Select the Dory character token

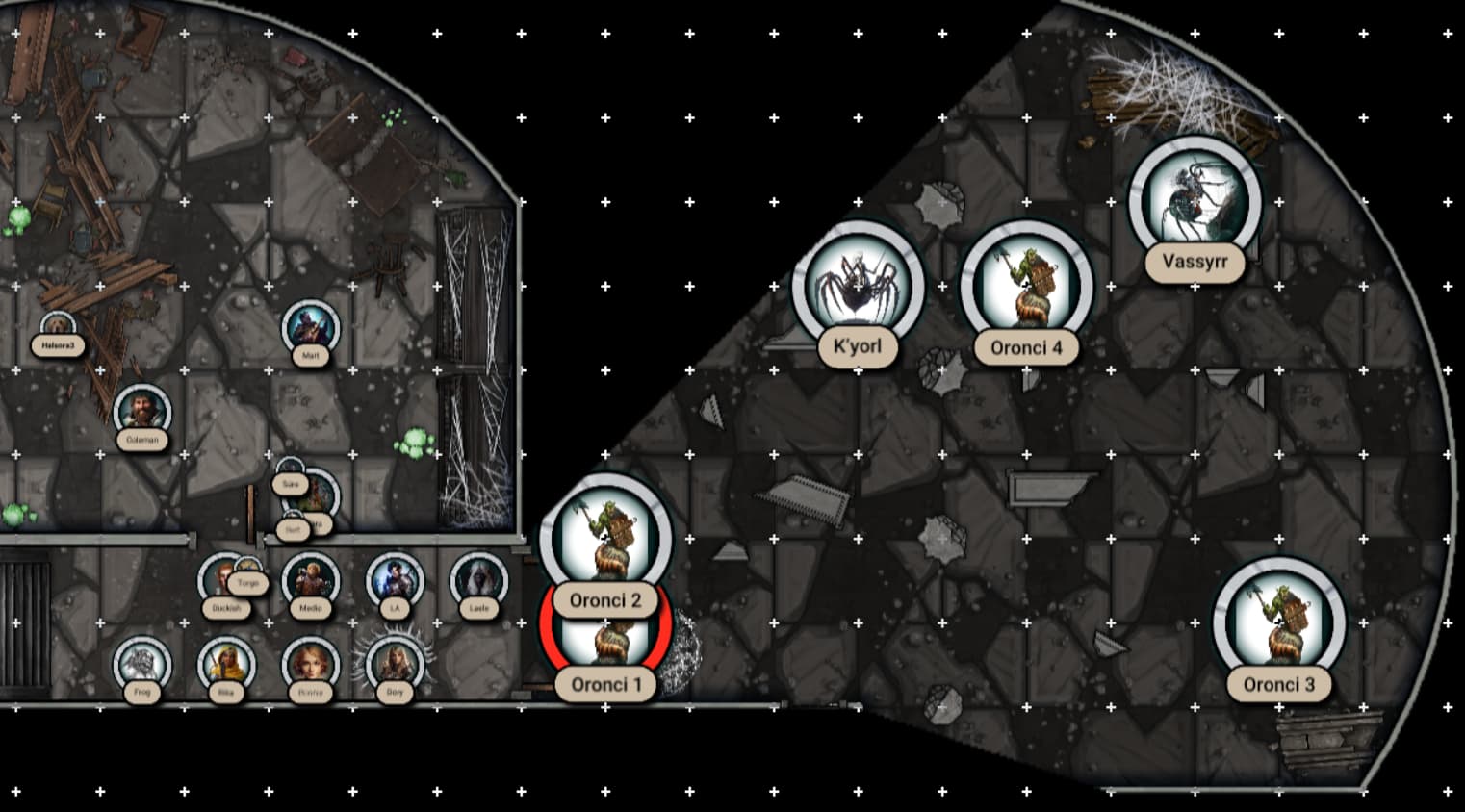click(395, 664)
